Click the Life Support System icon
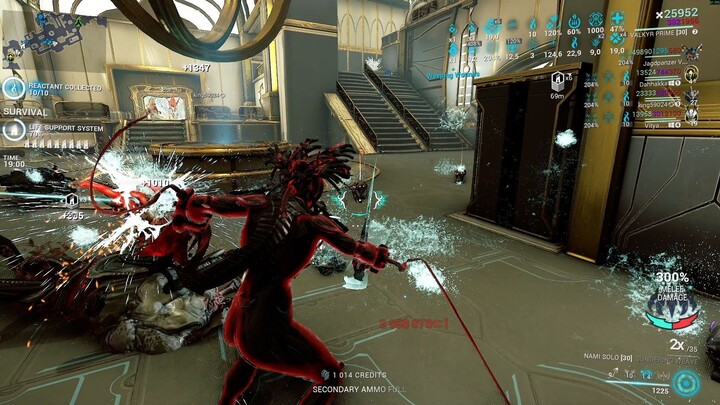 13,129
